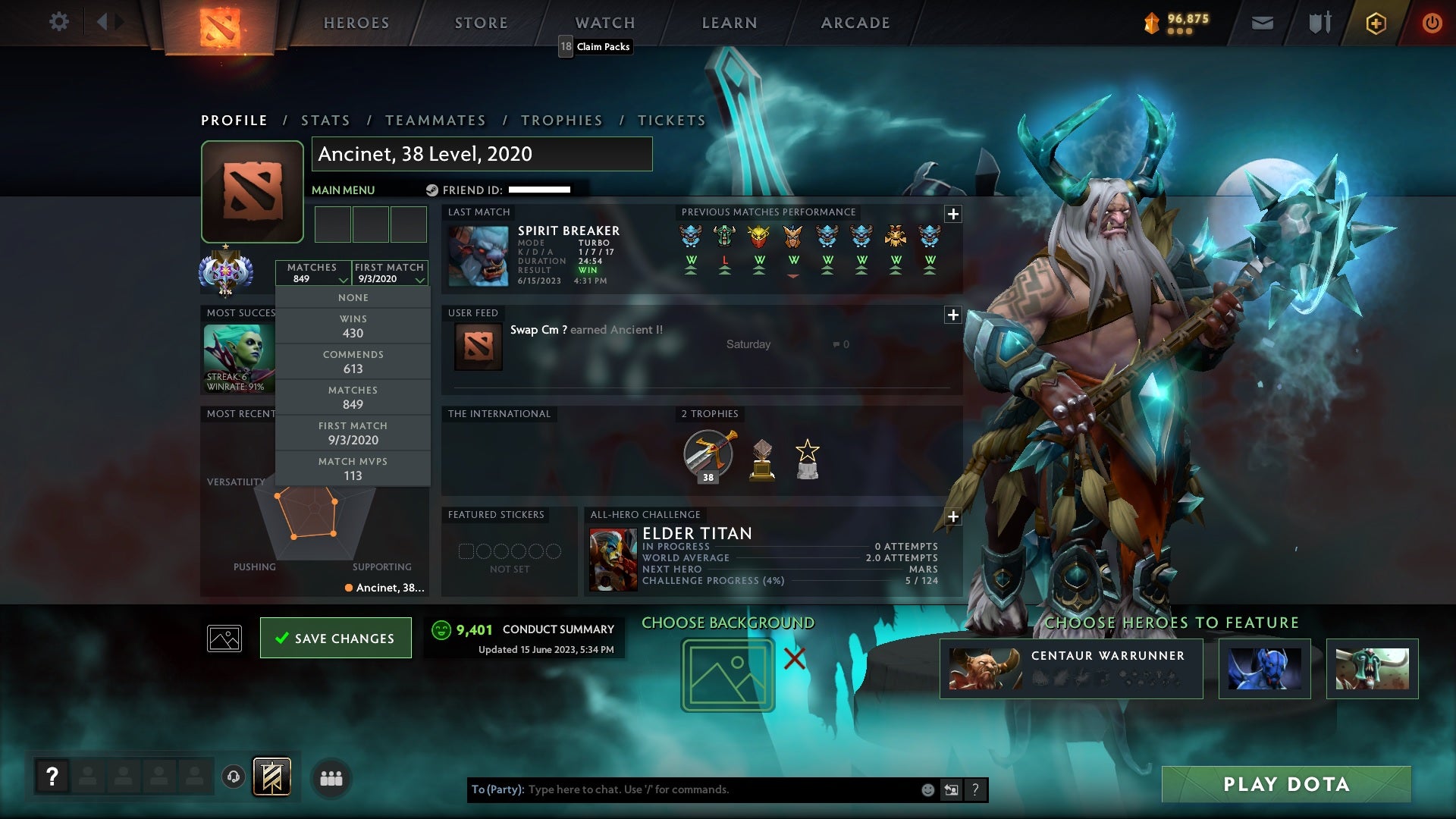Viewport: 1456px width, 819px height.
Task: Expand Previous Matches Performance with plus button
Action: (953, 215)
